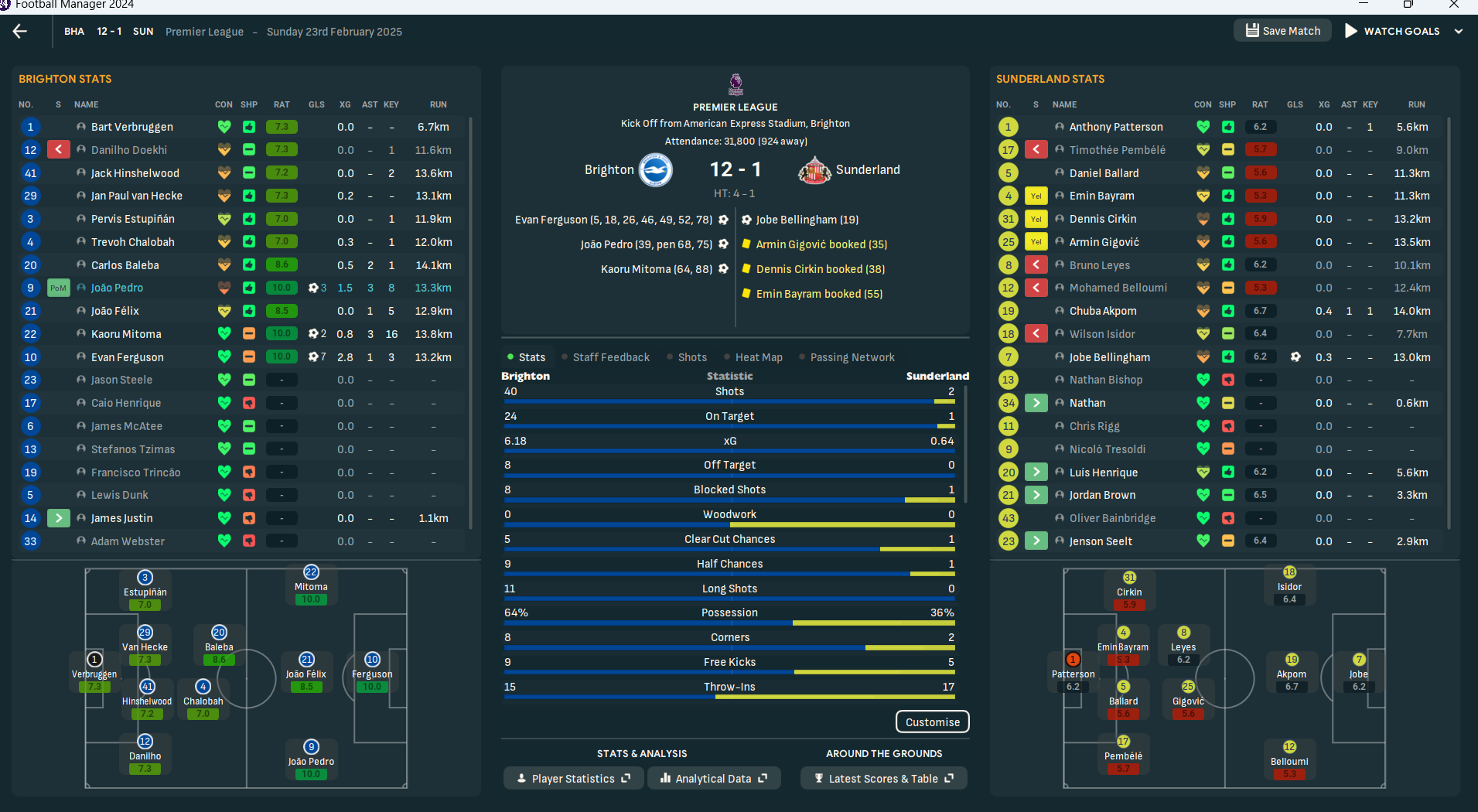Click the Save Match button

tap(1282, 31)
